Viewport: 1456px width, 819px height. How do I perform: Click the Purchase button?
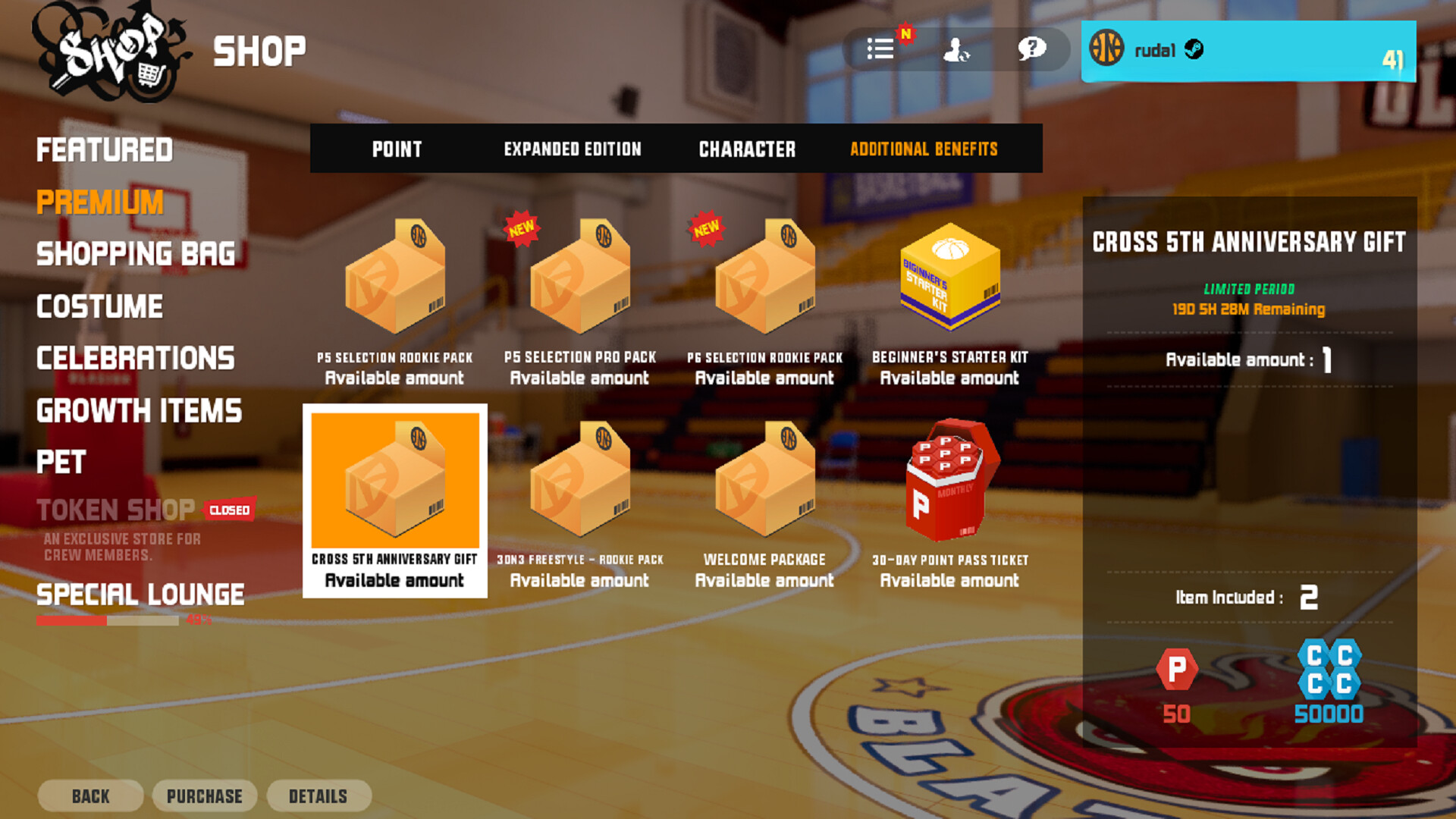[x=205, y=796]
